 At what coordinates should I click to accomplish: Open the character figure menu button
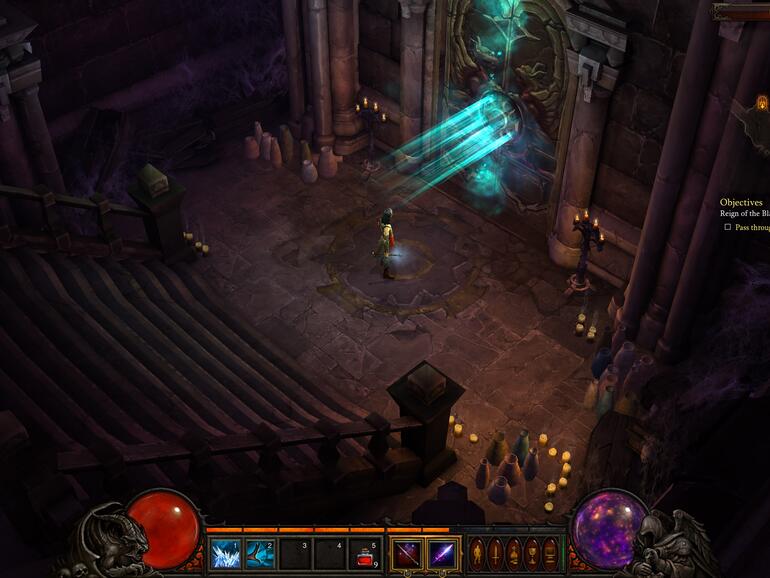point(478,553)
